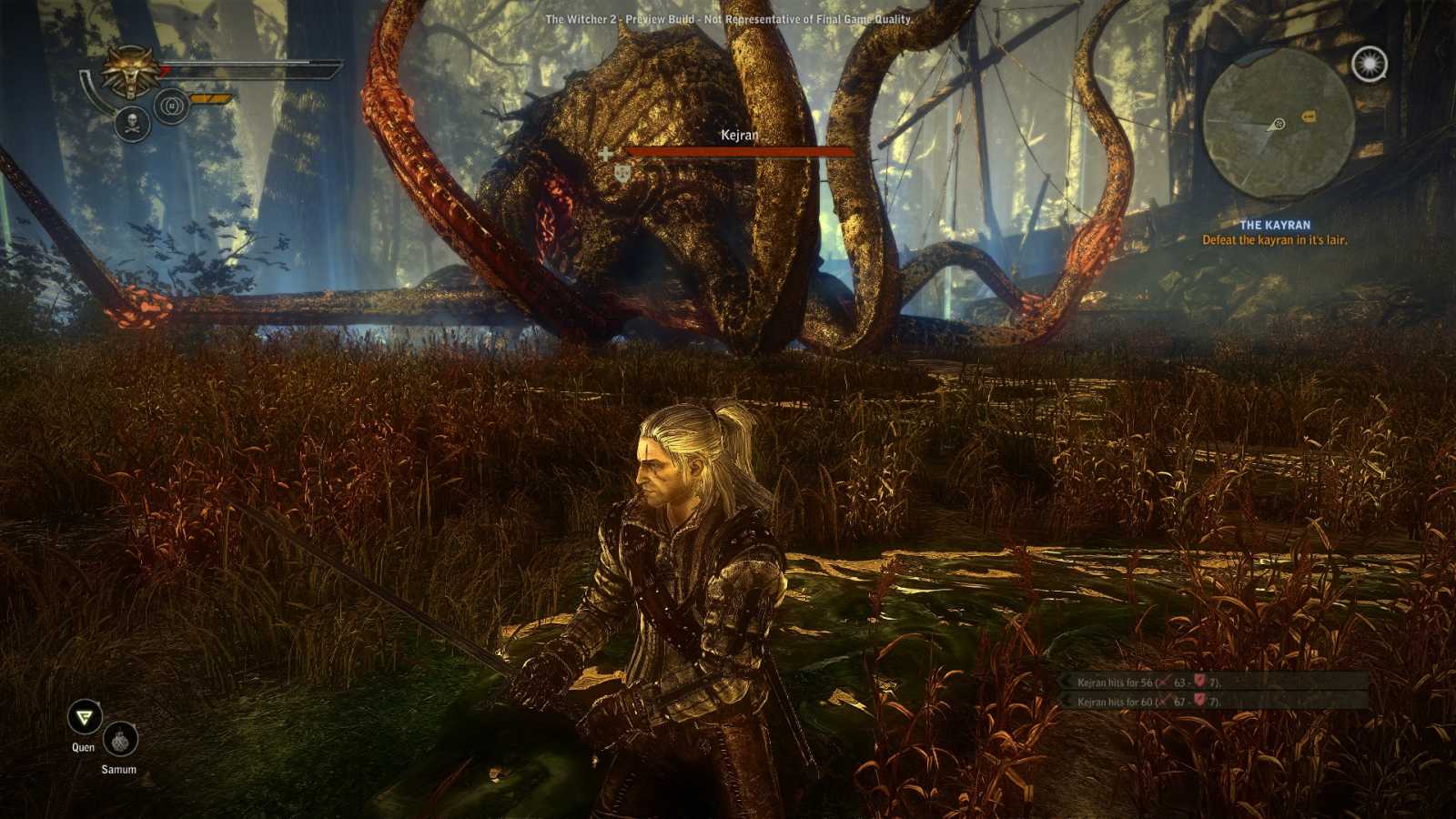Viewport: 1456px width, 819px height.
Task: Click the yellow marker inside the minimap
Action: [1309, 116]
